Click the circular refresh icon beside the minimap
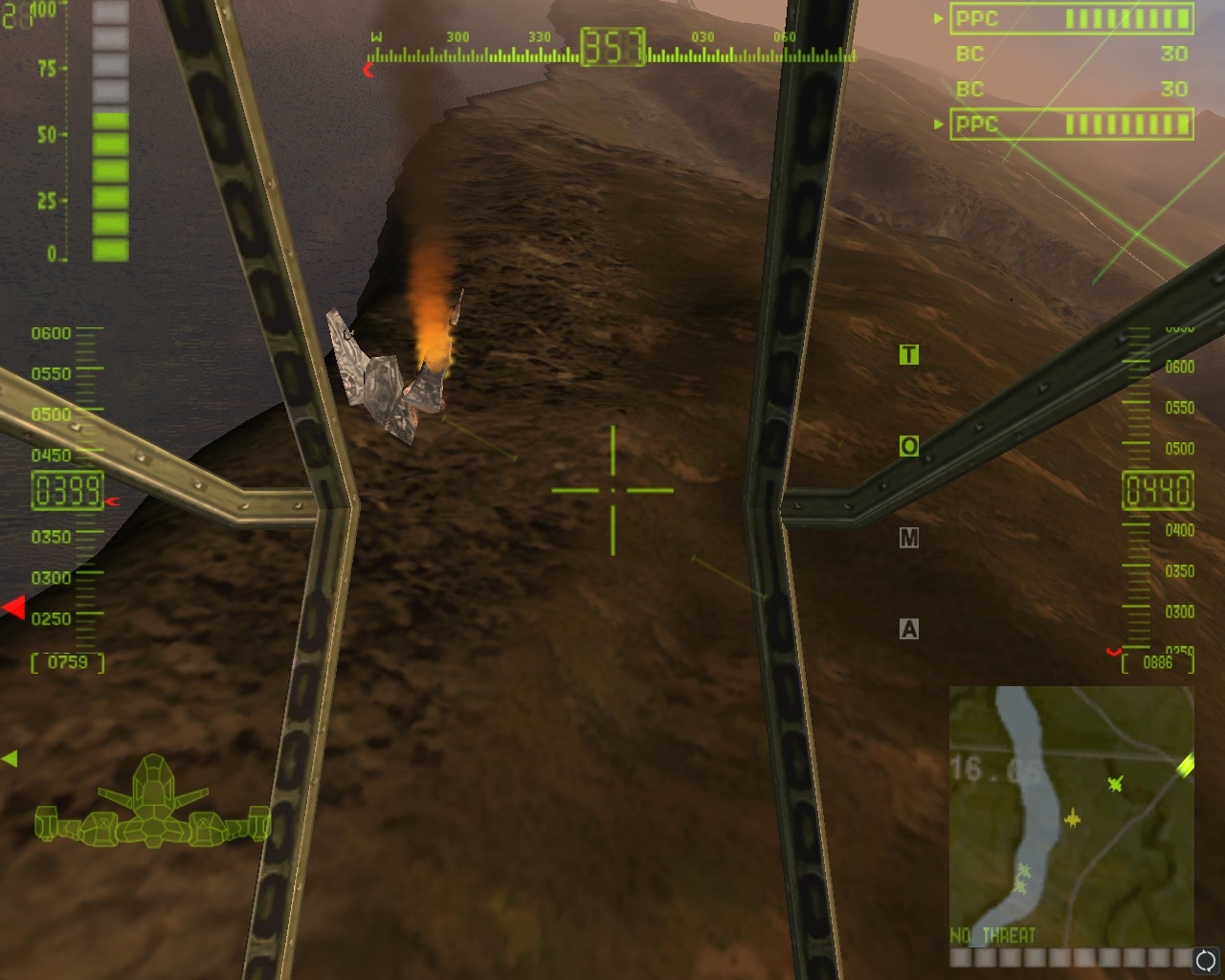 pos(1206,959)
